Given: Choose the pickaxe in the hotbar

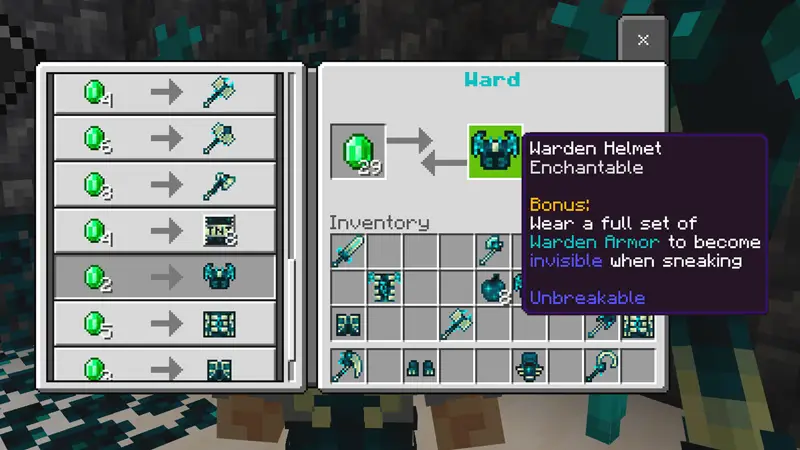Looking at the screenshot, I should [x=349, y=365].
